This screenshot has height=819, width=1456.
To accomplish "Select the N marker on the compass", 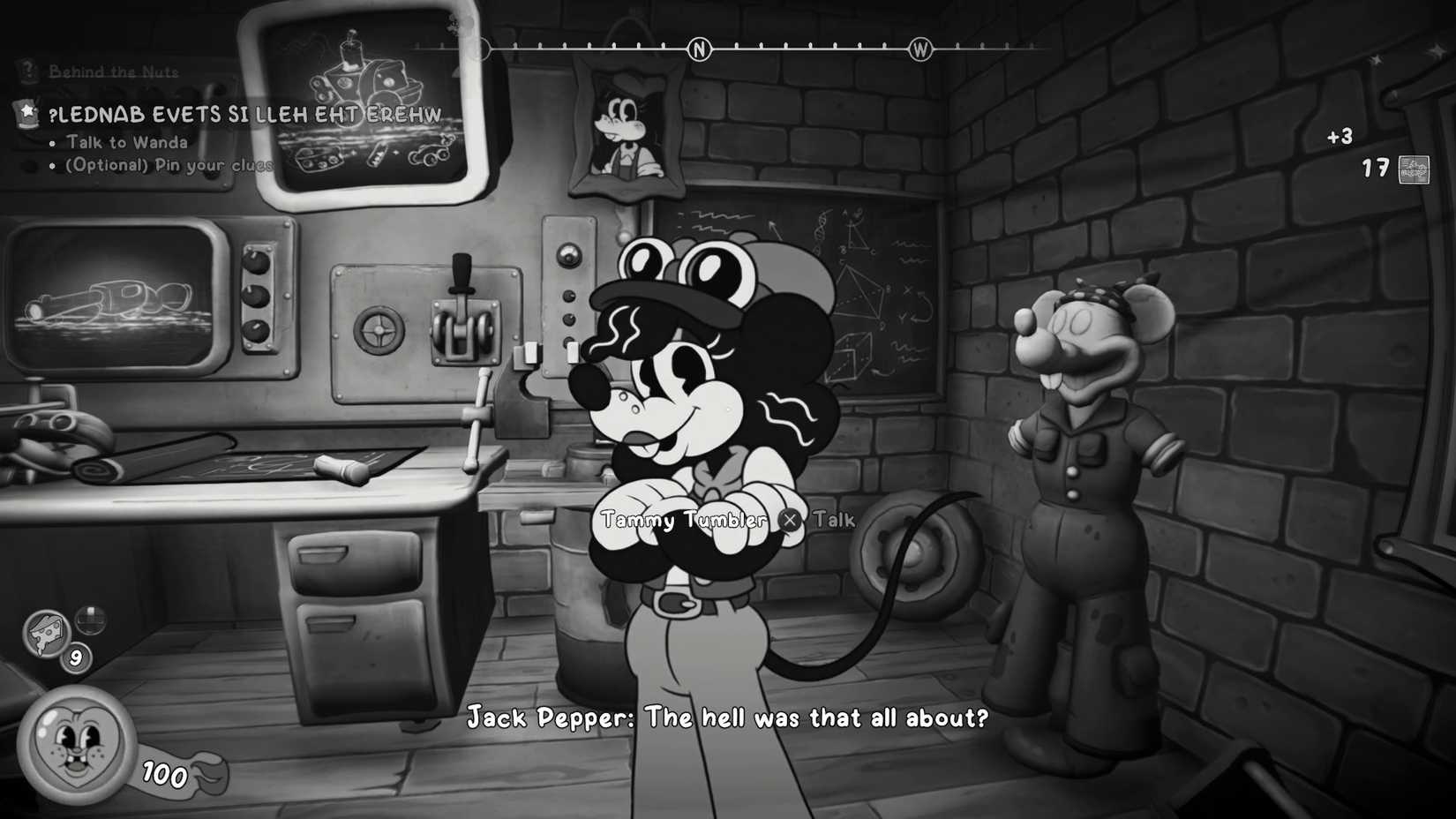I will point(699,49).
